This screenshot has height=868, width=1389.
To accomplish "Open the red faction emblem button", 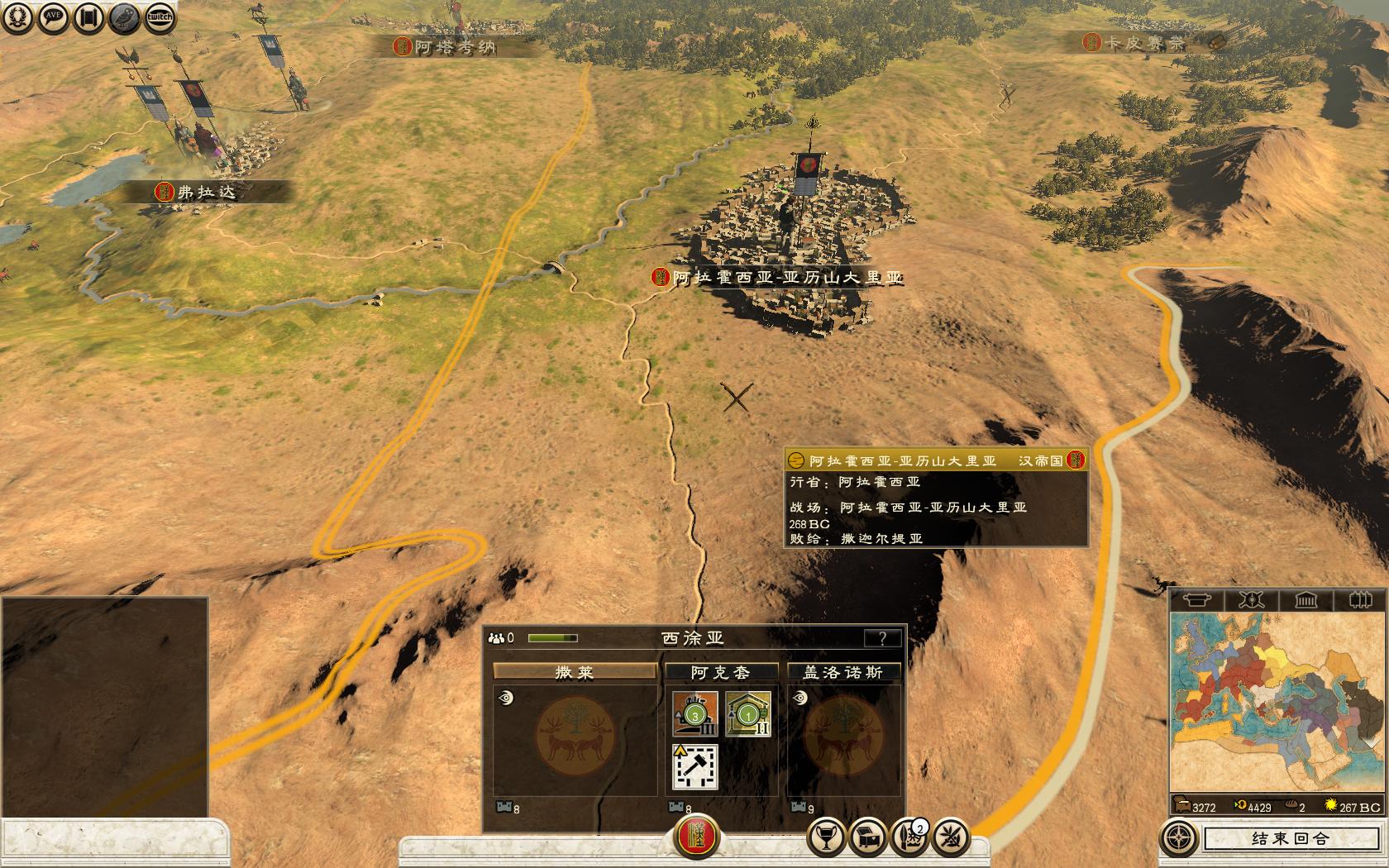I will pos(697,838).
